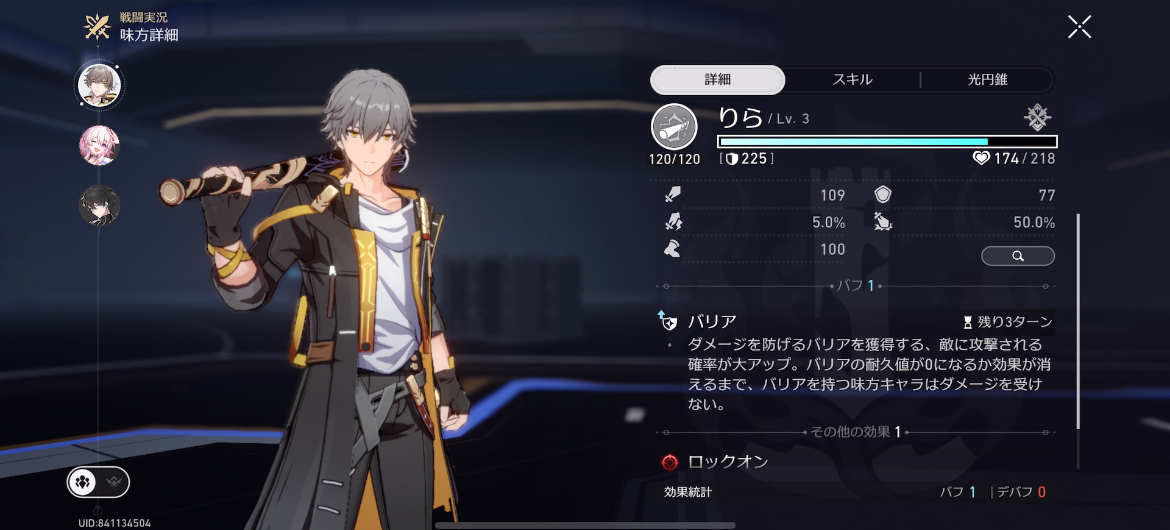This screenshot has width=1170, height=530.
Task: Toggle the ally/enemy view switch
Action: tap(98, 482)
